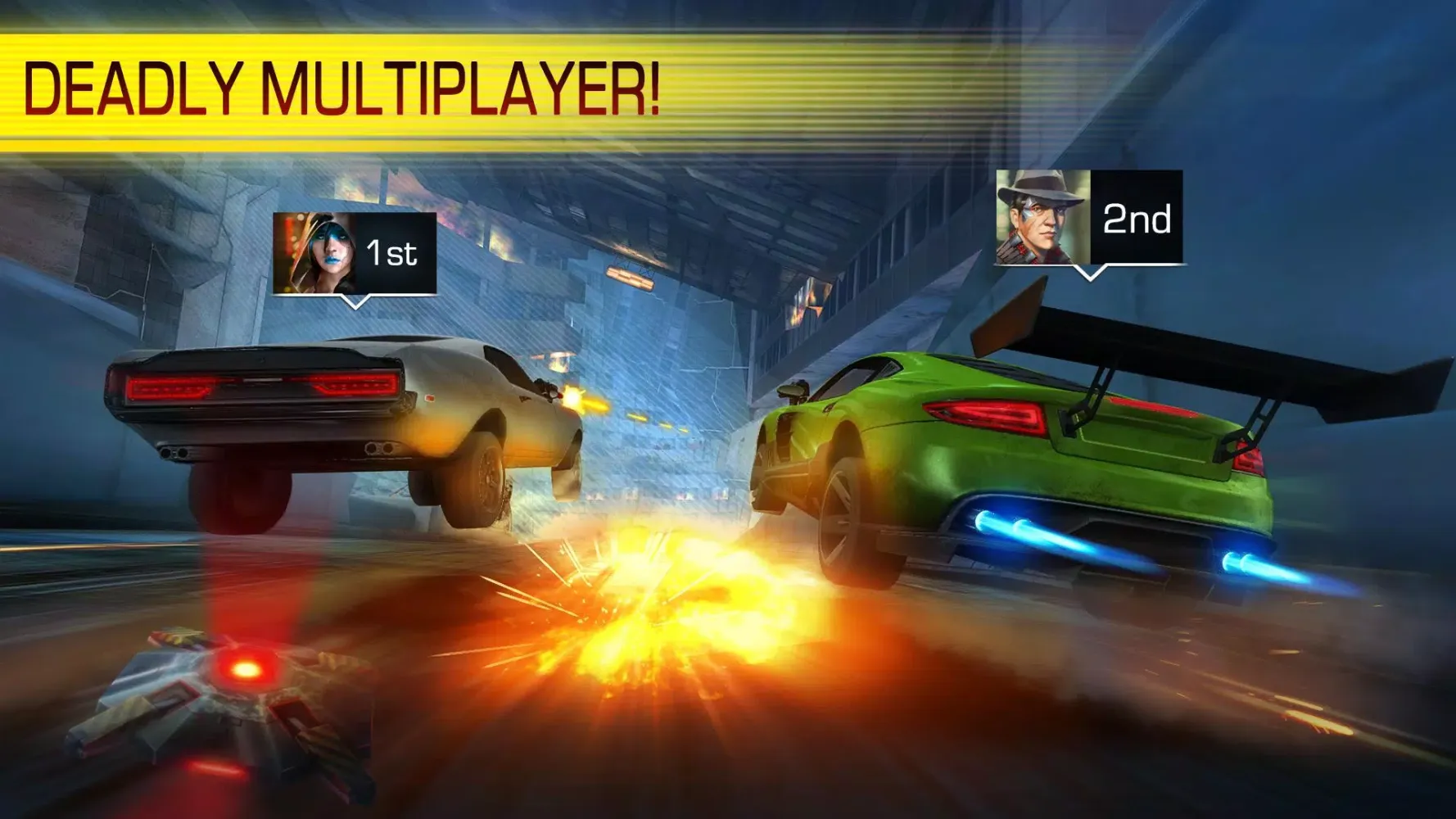Viewport: 1456px width, 819px height.
Task: Open the DEADLY MULTIPLAYER! banner
Action: pyautogui.click(x=344, y=82)
